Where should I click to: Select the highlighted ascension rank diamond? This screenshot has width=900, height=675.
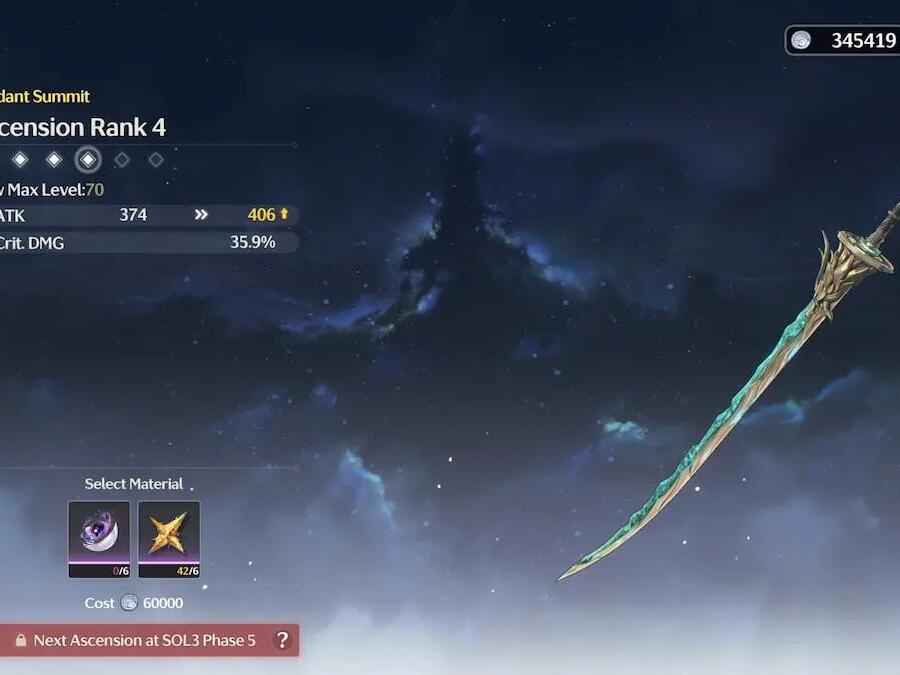coord(88,159)
